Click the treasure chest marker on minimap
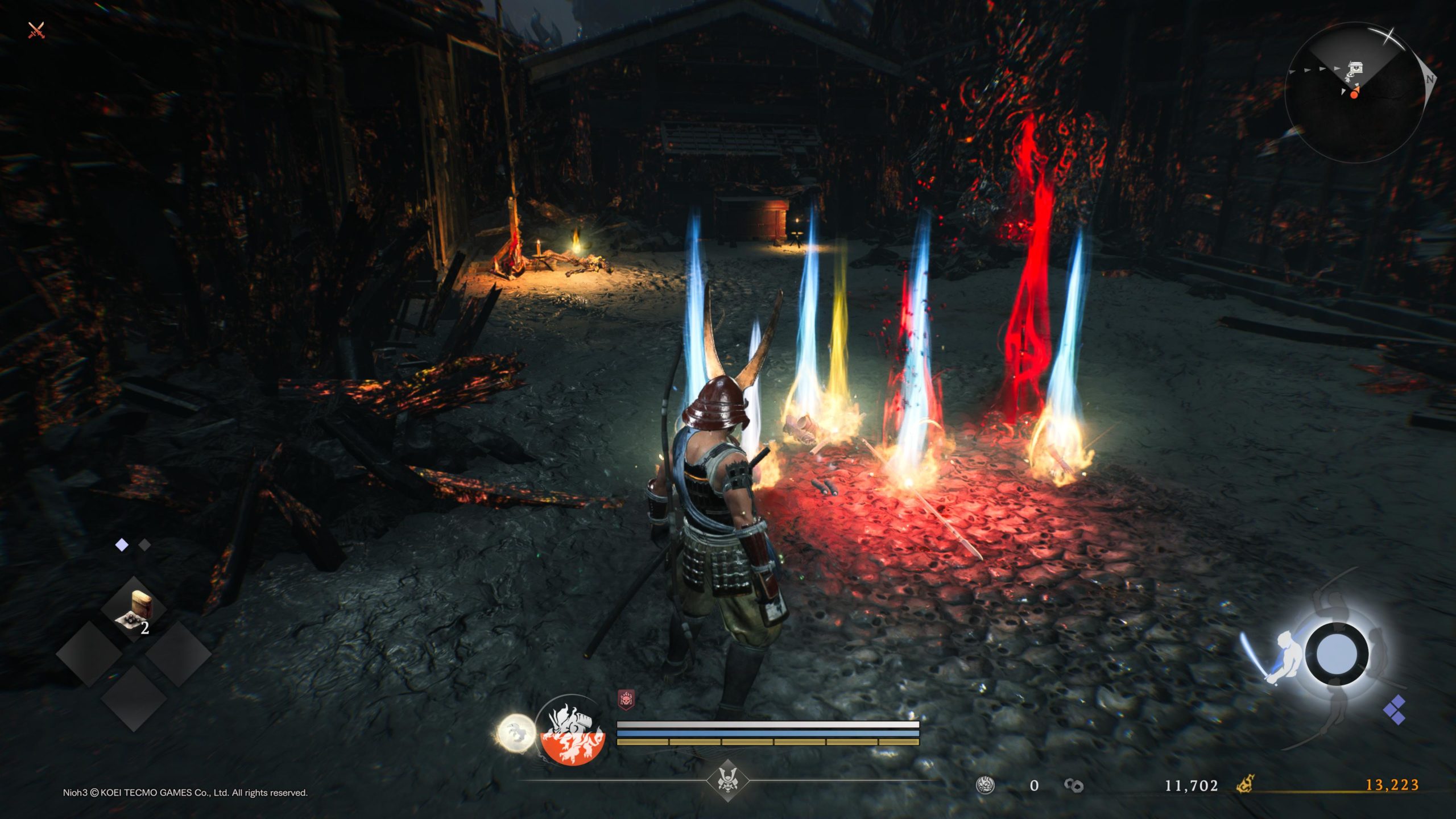 pyautogui.click(x=1356, y=68)
